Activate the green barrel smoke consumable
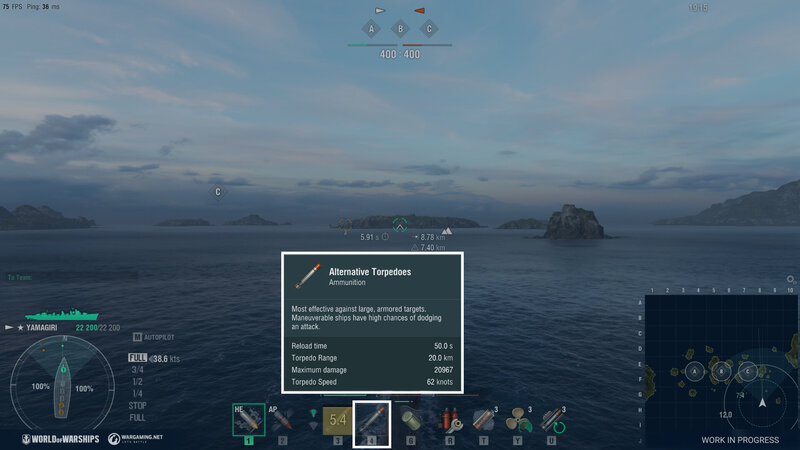Image resolution: width=800 pixels, height=450 pixels. tap(410, 420)
